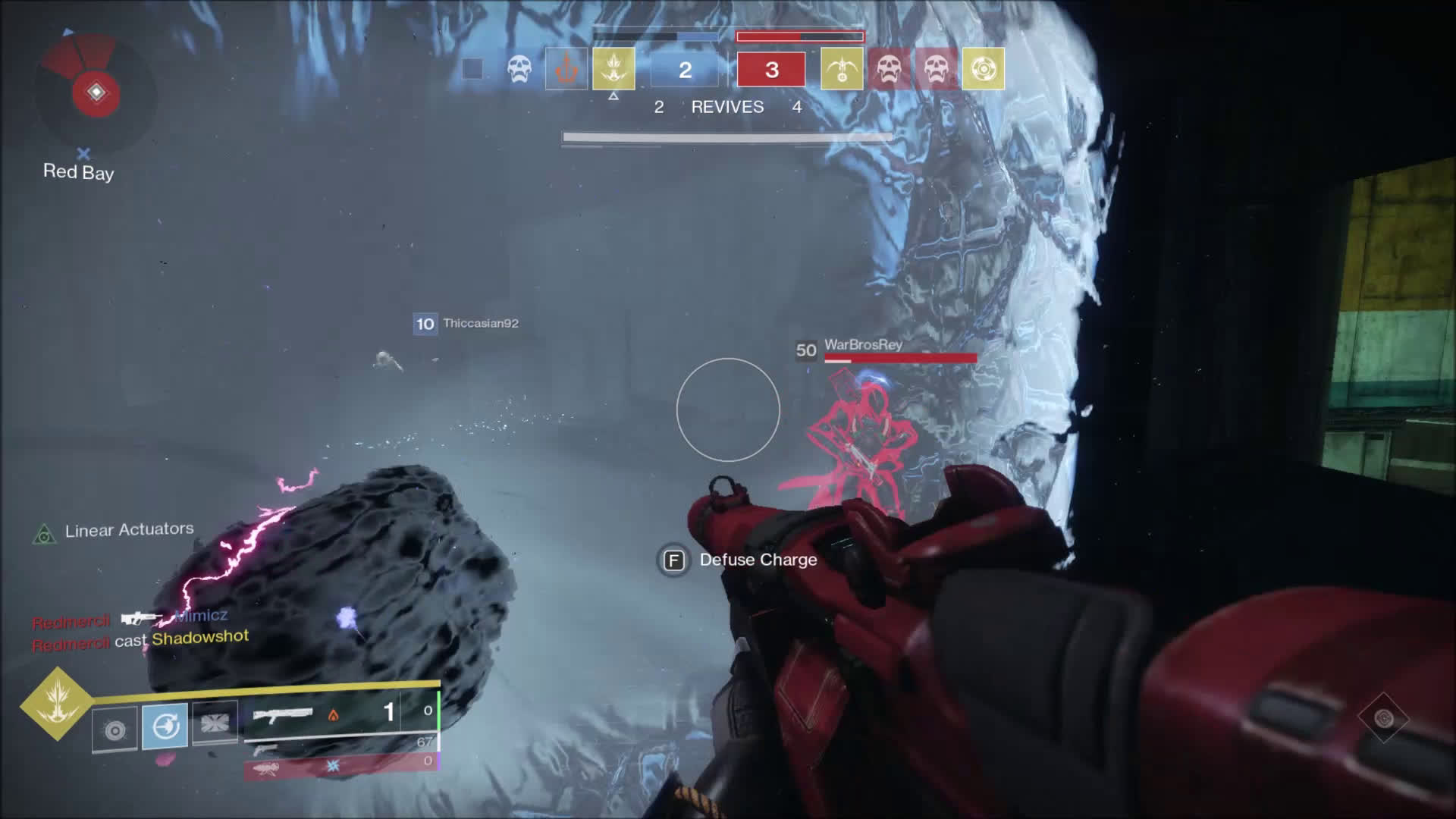This screenshot has height=819, width=1456.
Task: Select the white skull teammate icon
Action: coord(519,69)
